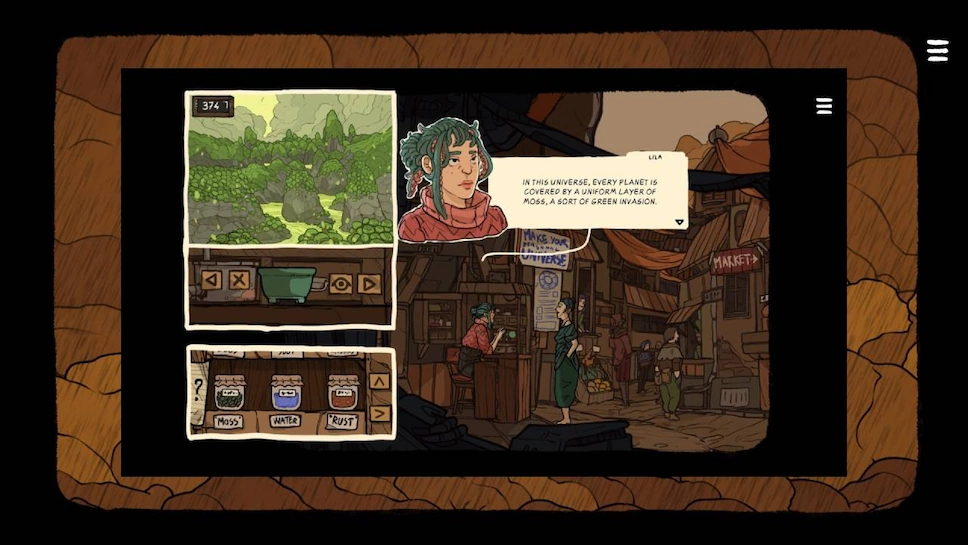Advance Lila's dialogue with the triangle arrow
Viewport: 968px width, 545px height.
(x=679, y=222)
